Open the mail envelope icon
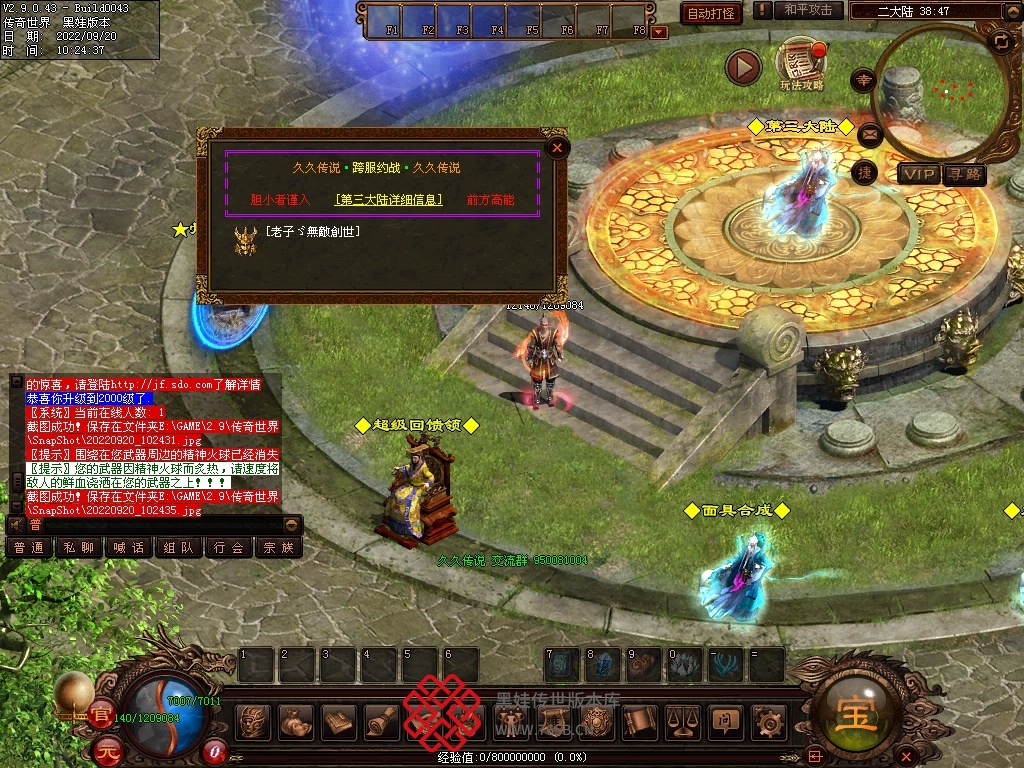The height and width of the screenshot is (768, 1024). (869, 133)
